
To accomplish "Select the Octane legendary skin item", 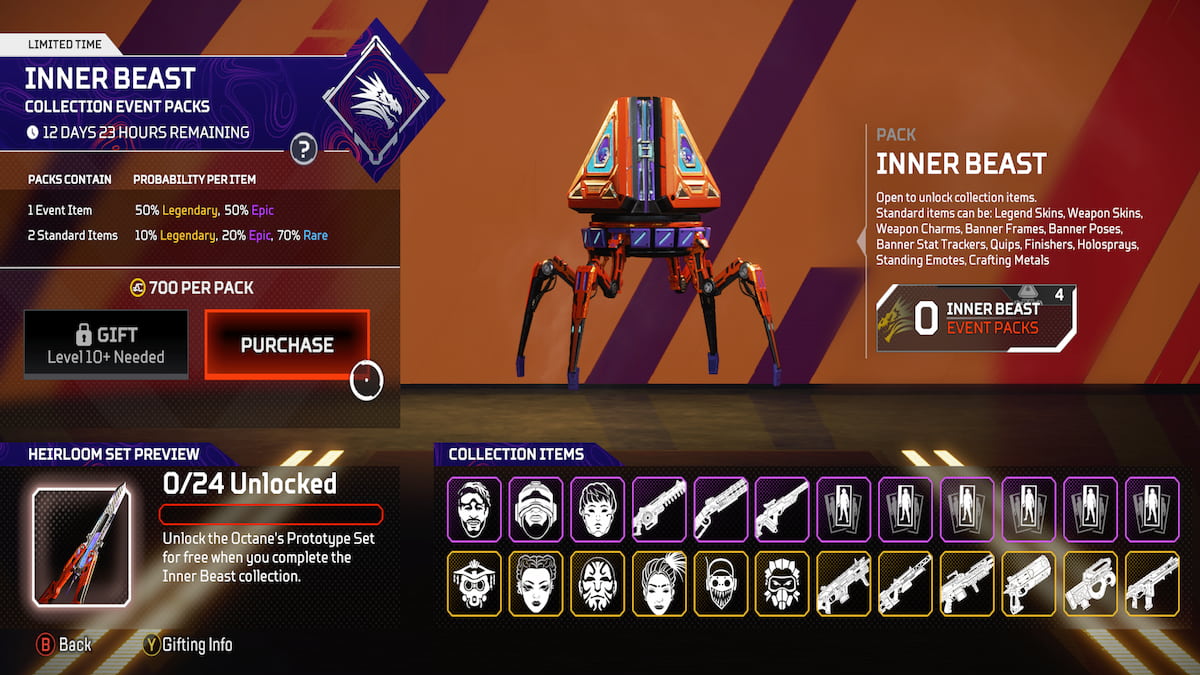I will [720, 584].
